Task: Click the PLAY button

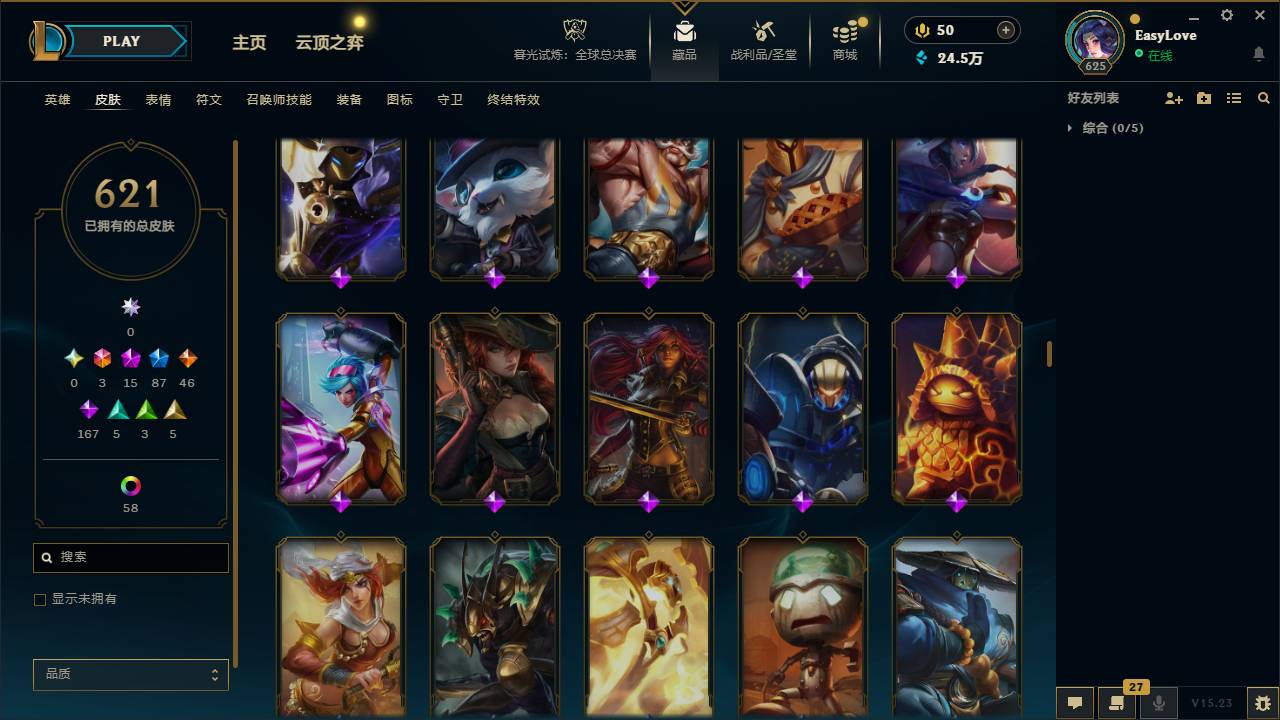Action: [x=121, y=41]
